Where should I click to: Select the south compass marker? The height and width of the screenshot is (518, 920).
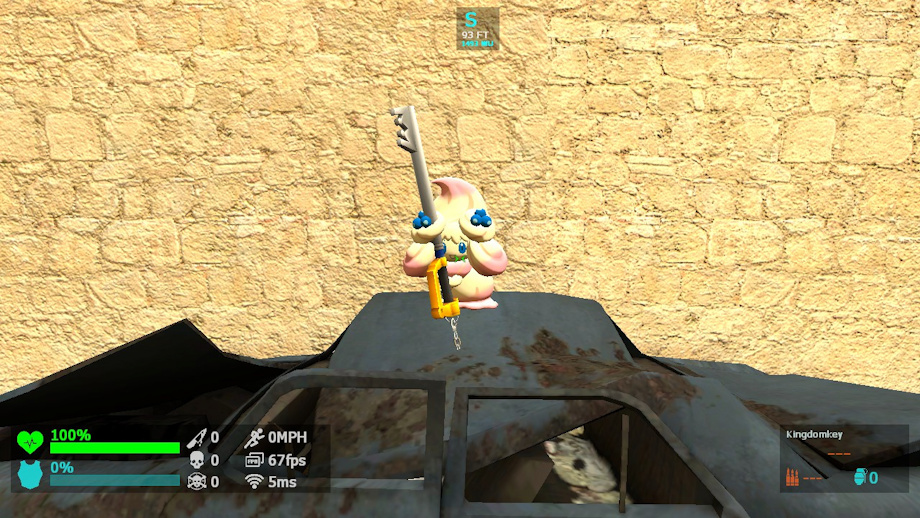471,20
